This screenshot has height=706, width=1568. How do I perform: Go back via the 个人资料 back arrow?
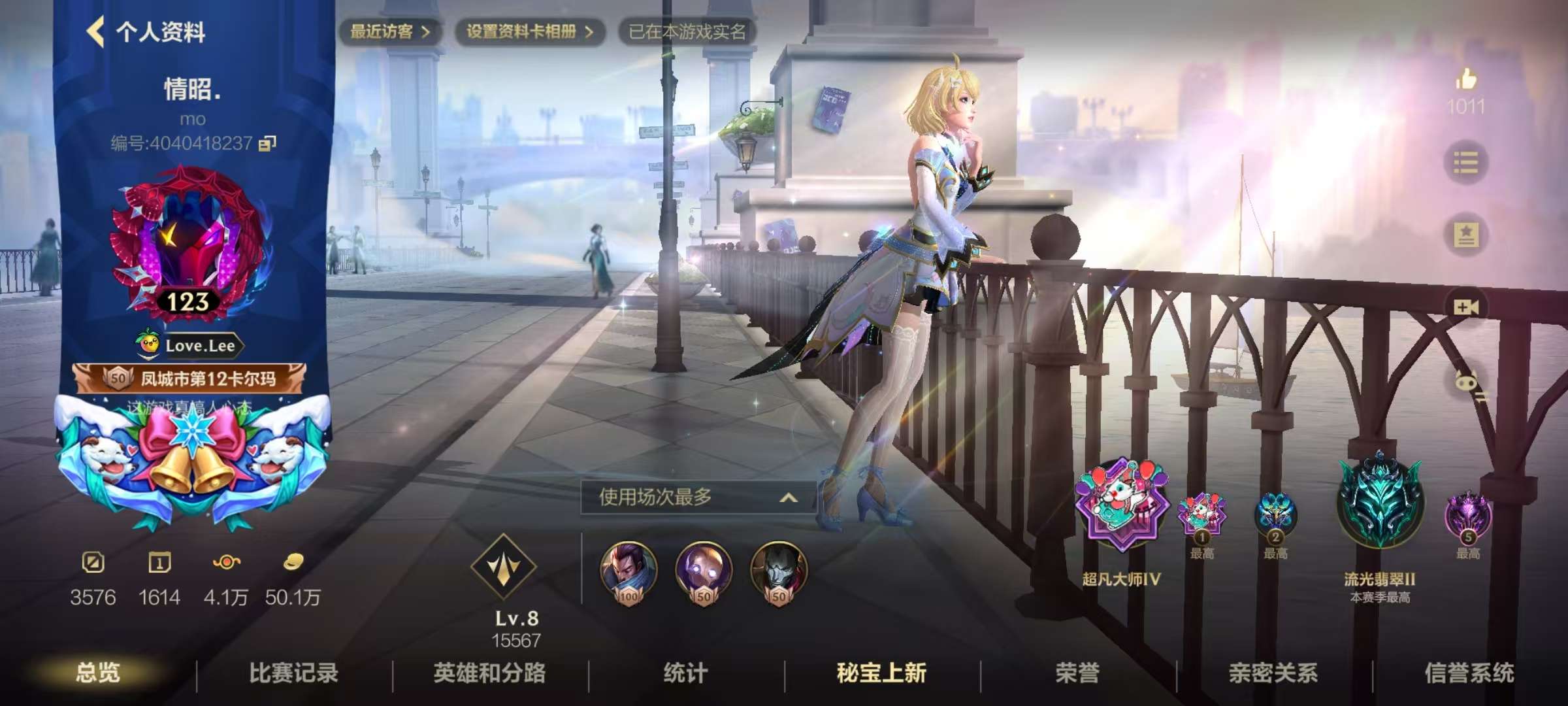[97, 31]
